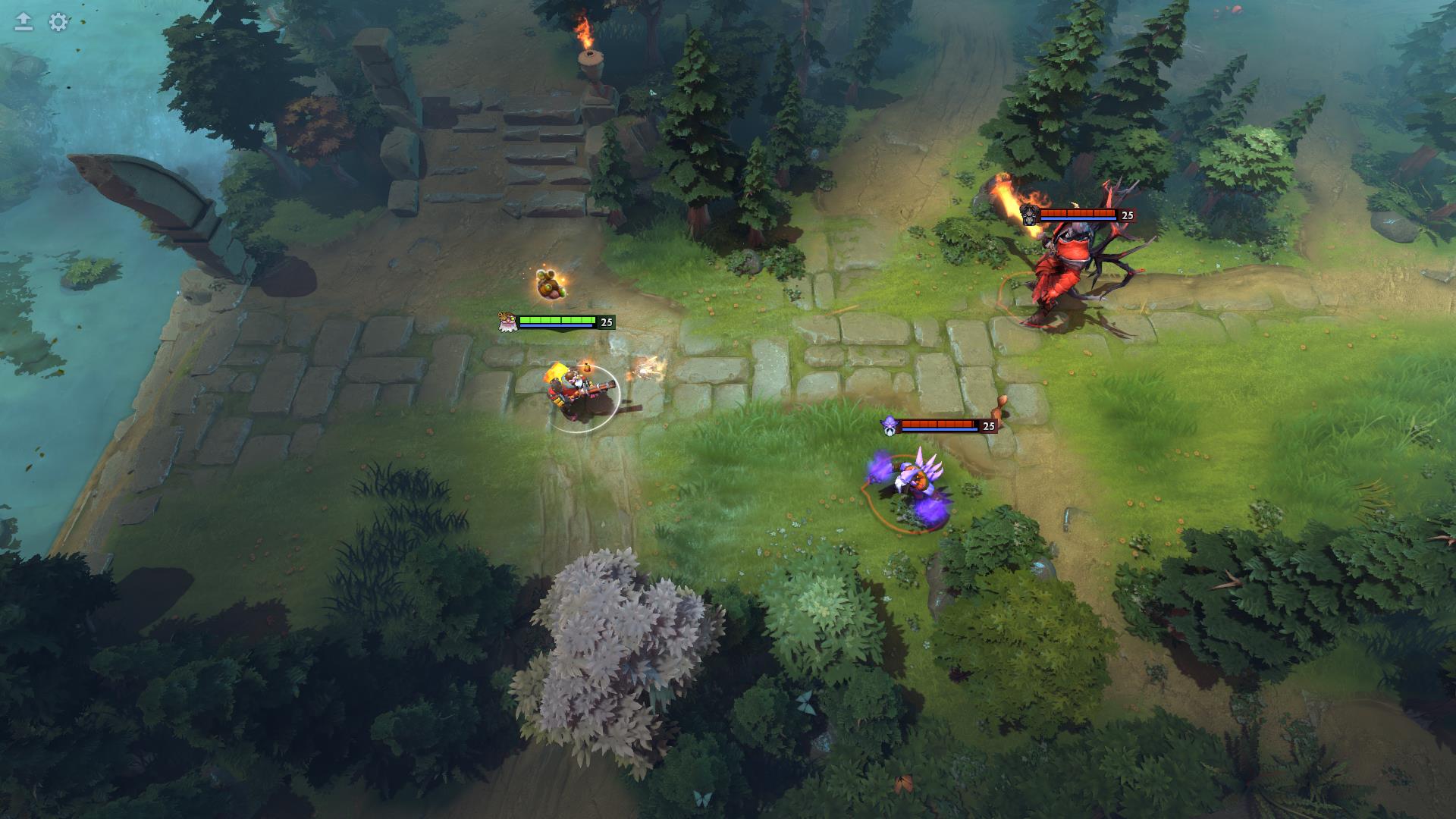Open the gear settings menu
The width and height of the screenshot is (1456, 819).
click(x=58, y=22)
